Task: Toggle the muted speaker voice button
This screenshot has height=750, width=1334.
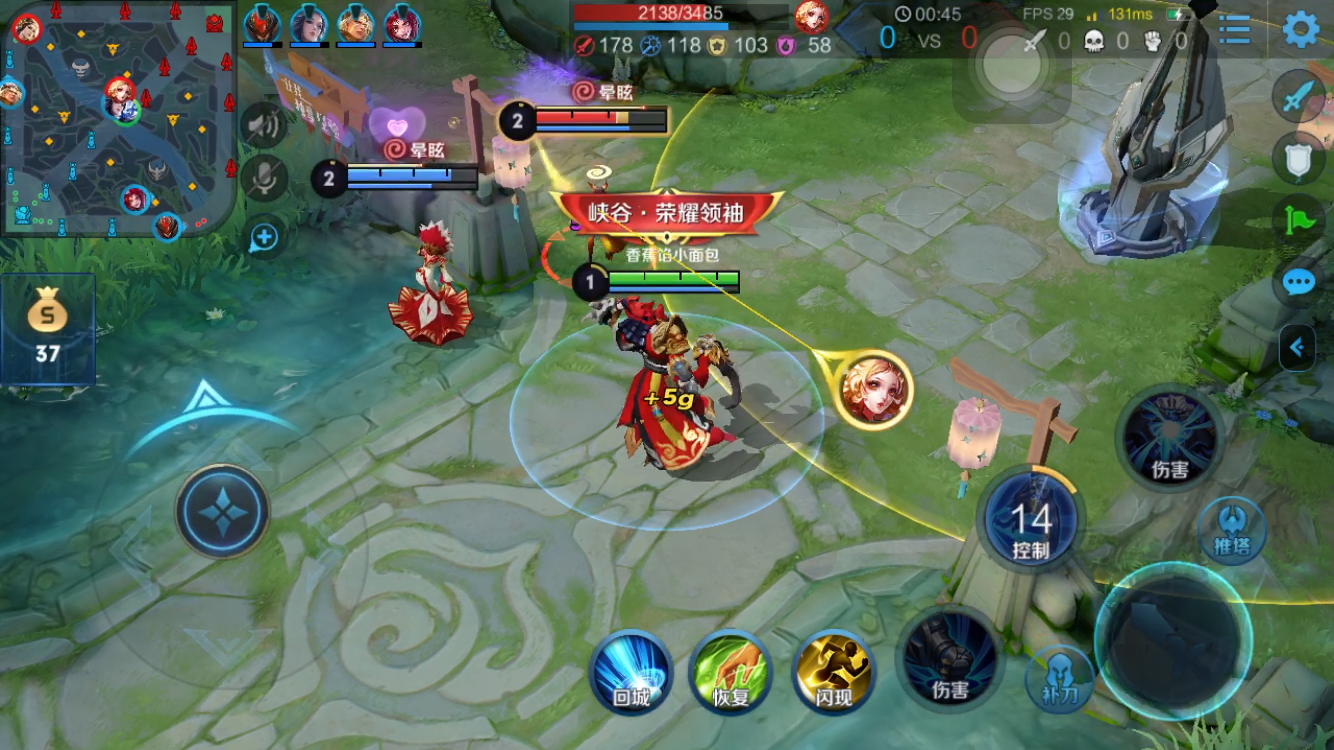Action: click(x=264, y=126)
